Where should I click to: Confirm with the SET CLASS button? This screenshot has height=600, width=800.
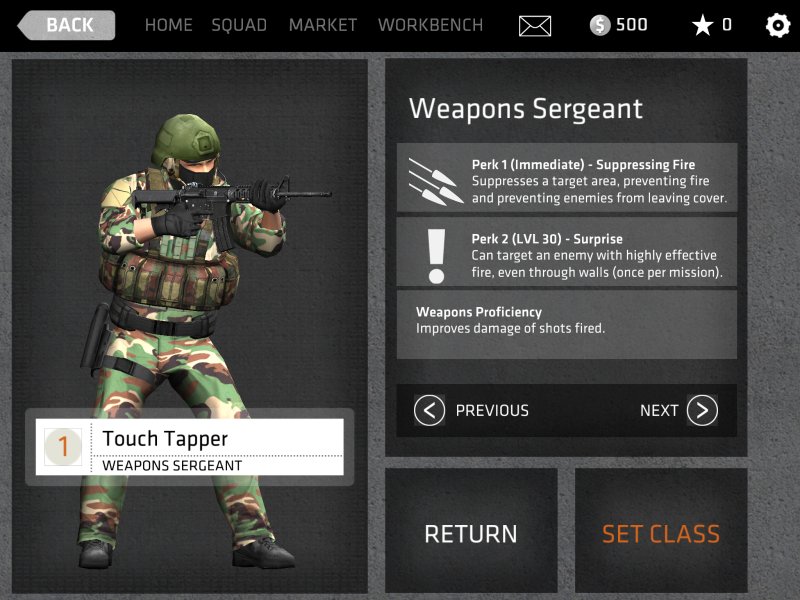660,533
